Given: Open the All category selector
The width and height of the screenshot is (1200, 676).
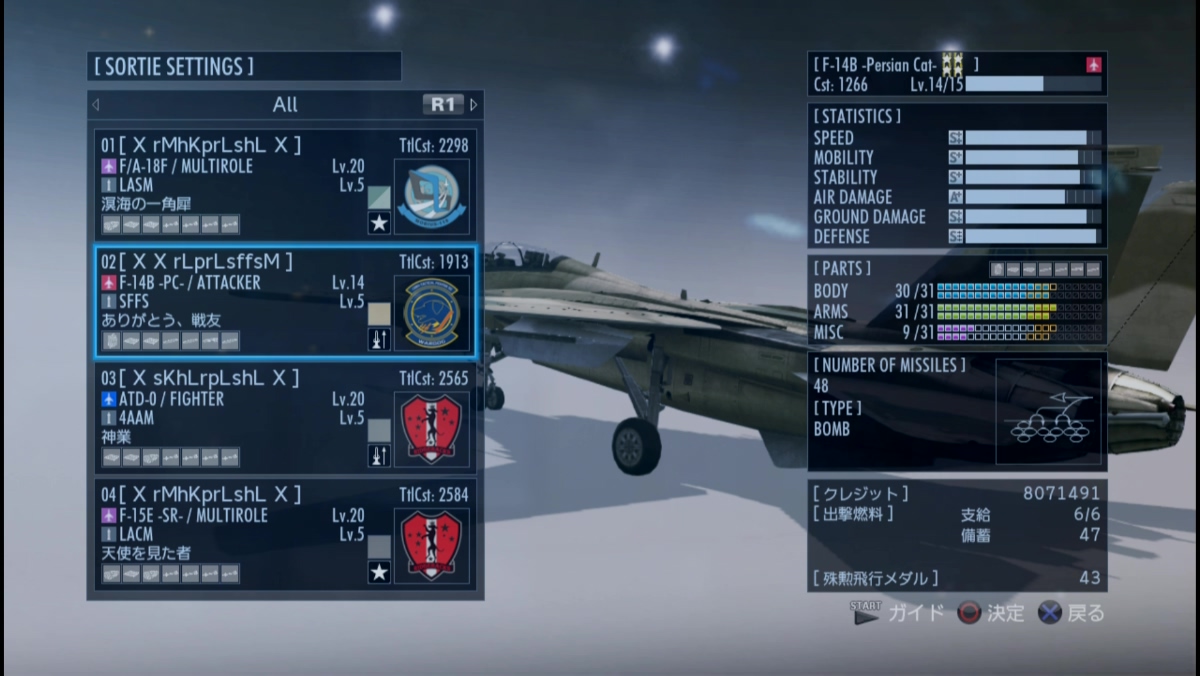Looking at the screenshot, I should point(285,104).
